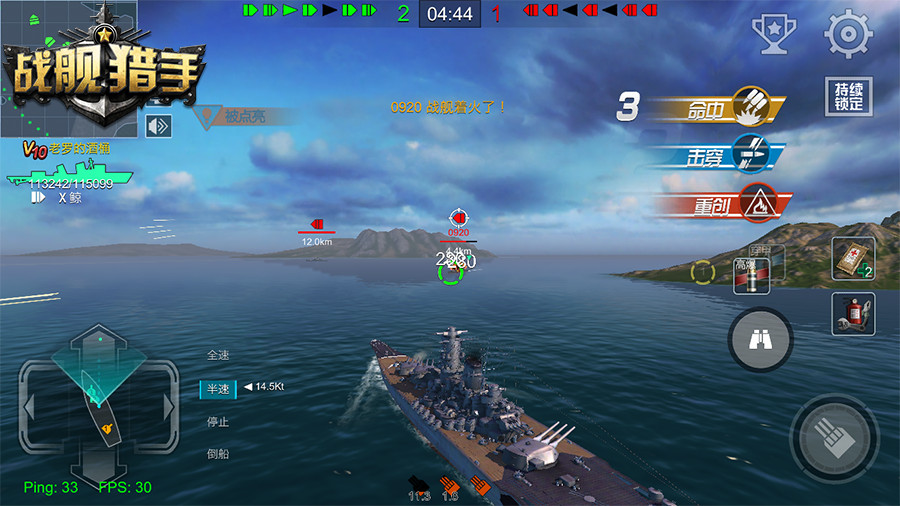Open the gear settings menu
The image size is (900, 506).
tap(848, 34)
